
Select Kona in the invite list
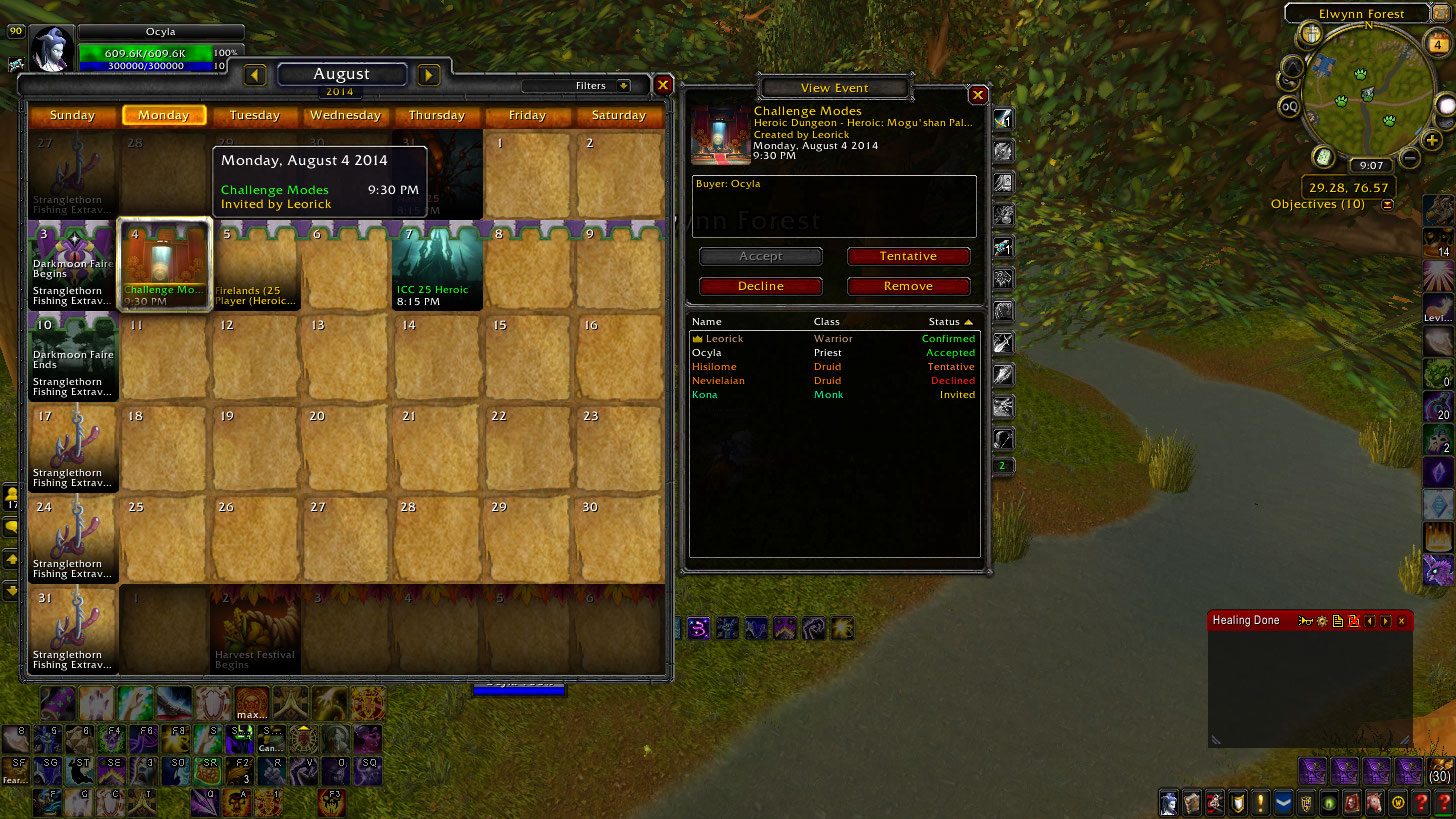(705, 395)
